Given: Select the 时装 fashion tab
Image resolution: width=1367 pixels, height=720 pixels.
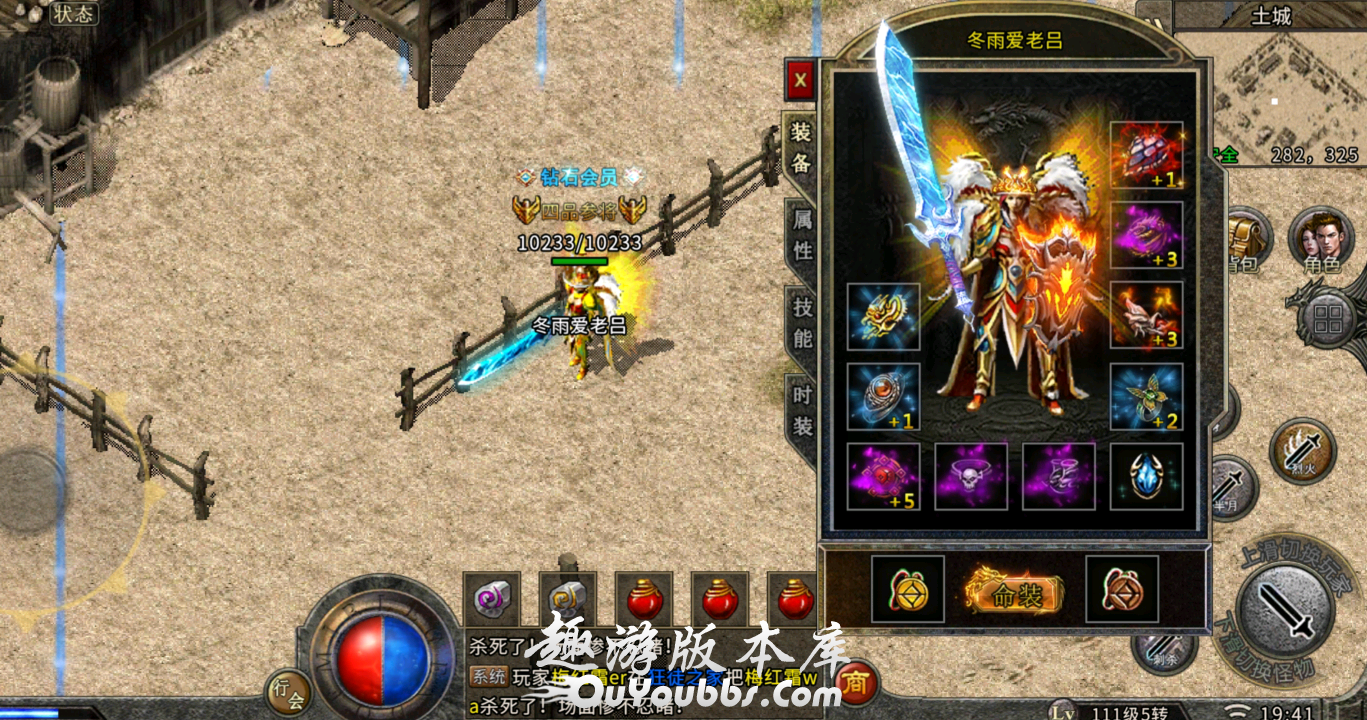Looking at the screenshot, I should [802, 410].
